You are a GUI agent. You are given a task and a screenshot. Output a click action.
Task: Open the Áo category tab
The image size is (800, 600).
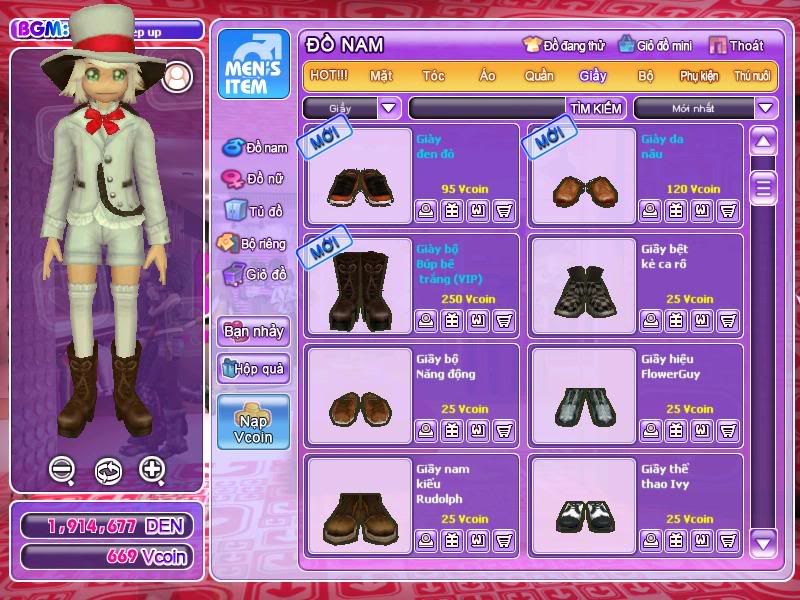487,76
